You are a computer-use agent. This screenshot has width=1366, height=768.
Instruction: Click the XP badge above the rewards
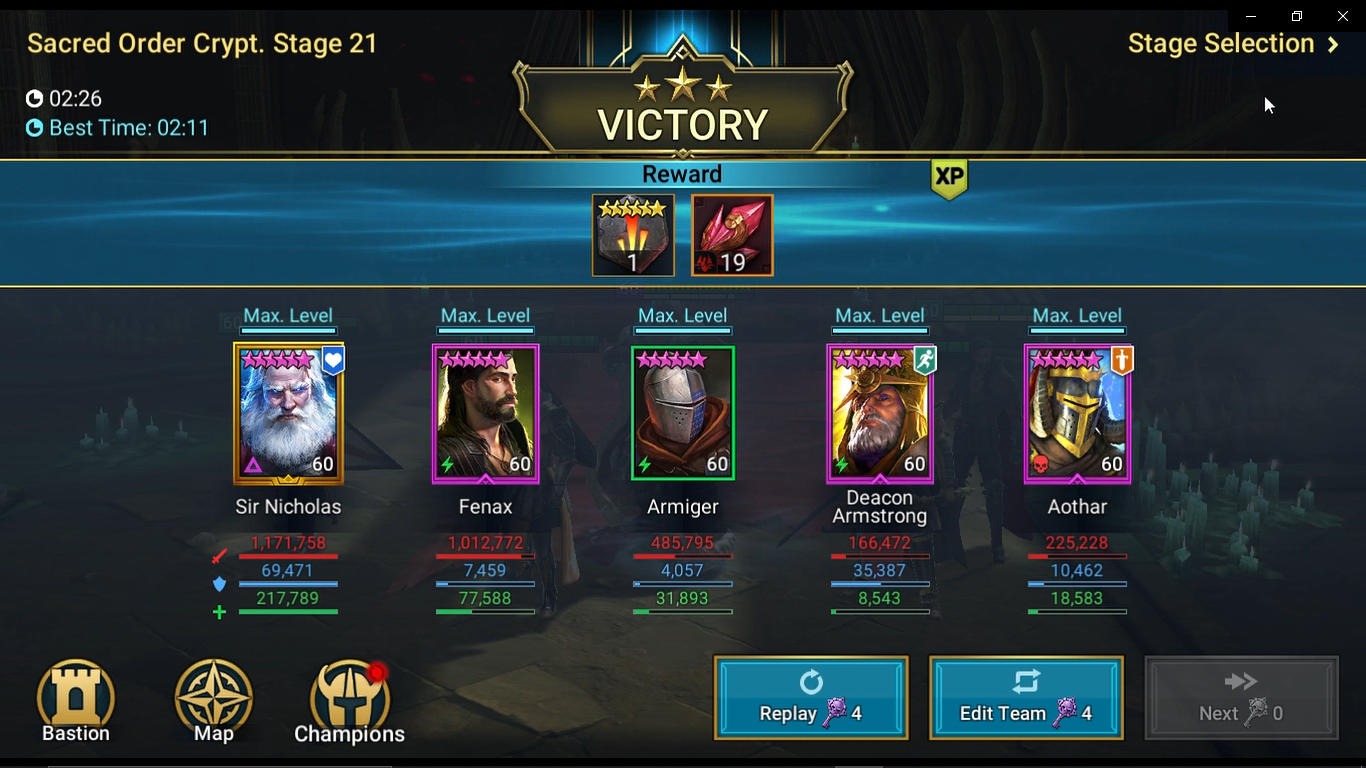948,179
